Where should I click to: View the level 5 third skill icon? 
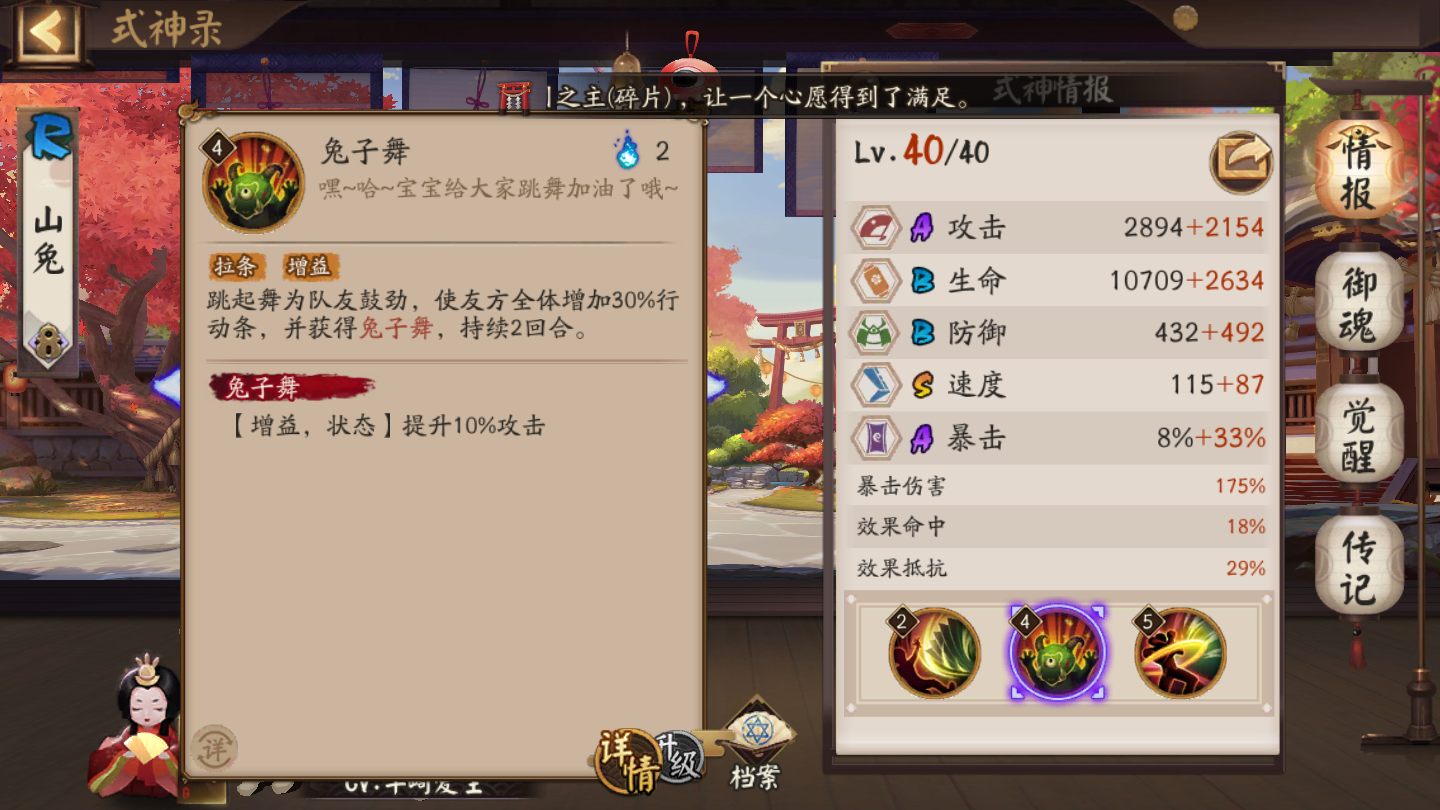pos(1182,652)
